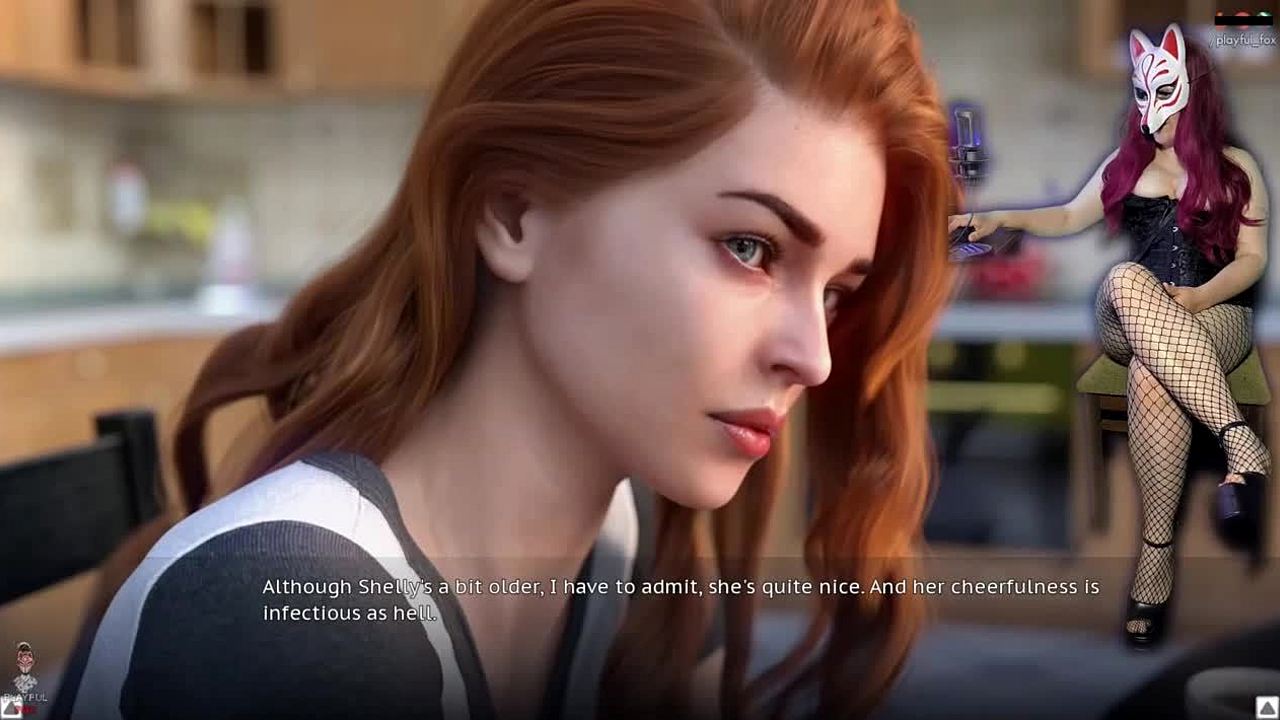The height and width of the screenshot is (720, 1280).
Task: Click the playful_fox channel name overlay
Action: (x=1243, y=40)
